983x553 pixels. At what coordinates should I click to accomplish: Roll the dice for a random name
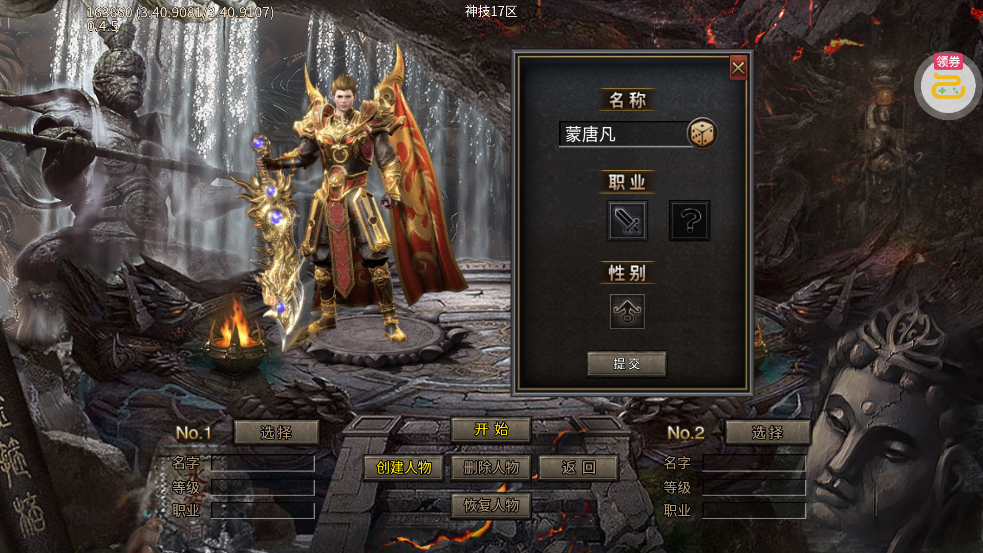pos(702,133)
